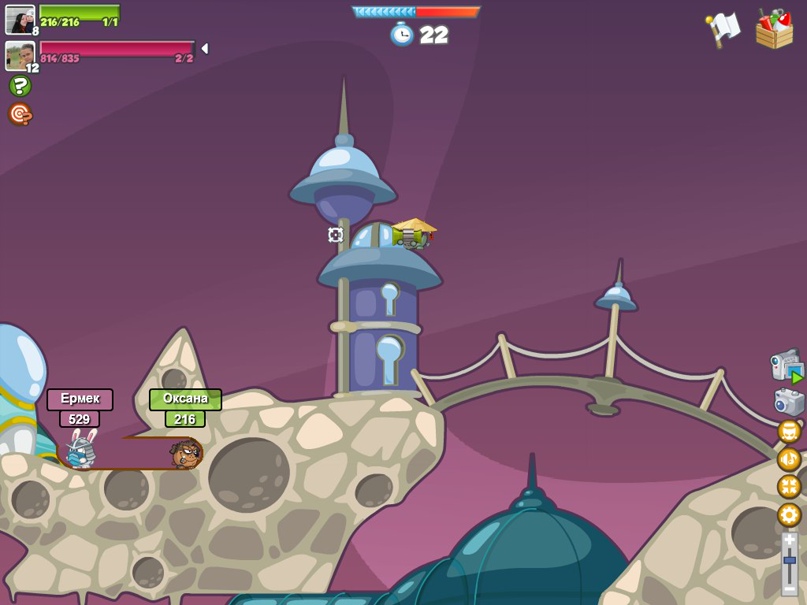The width and height of the screenshot is (807, 605).
Task: Open the weapons crate inventory
Action: pos(774,28)
